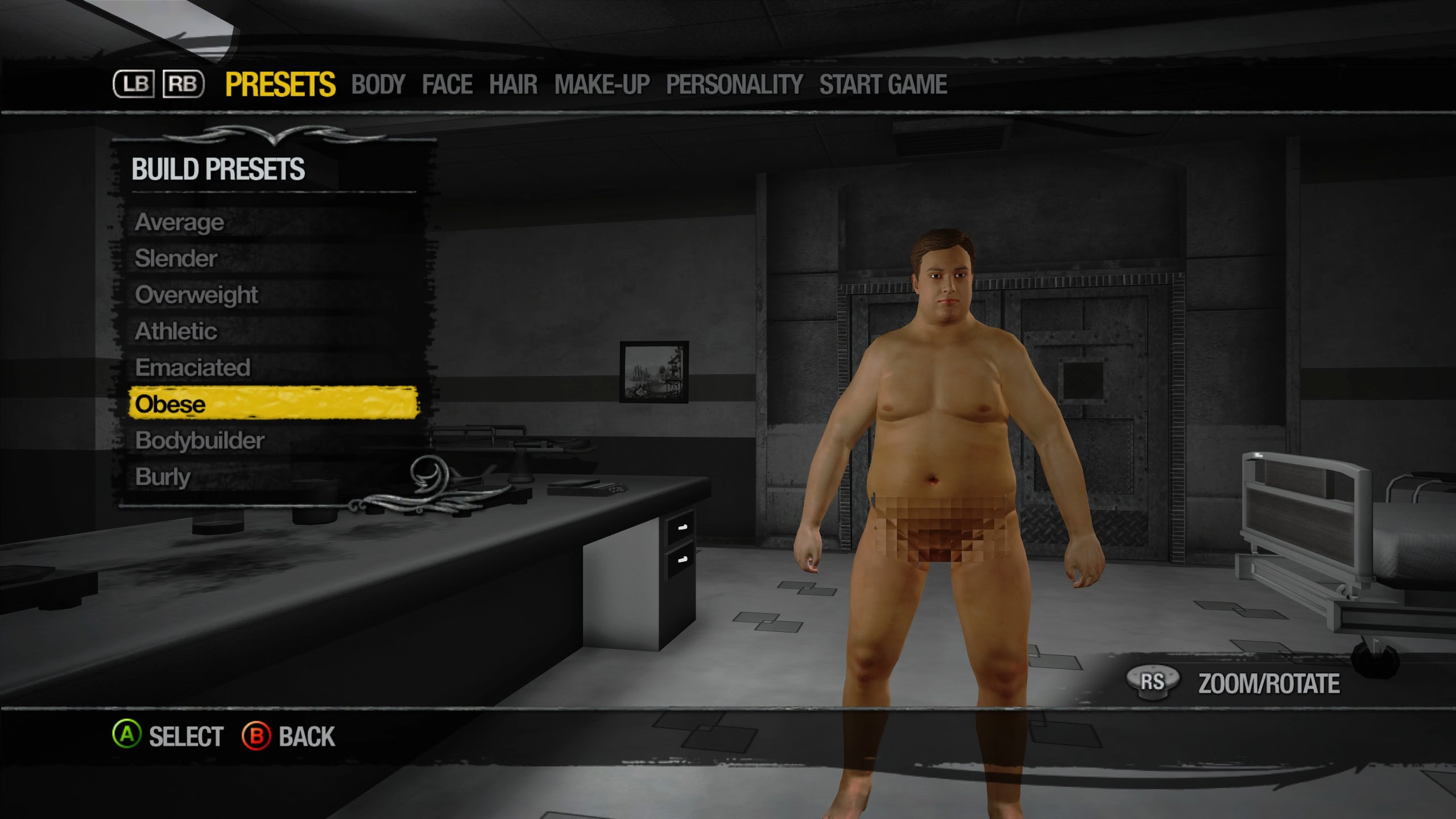Switch to the Personality tab

click(x=734, y=85)
